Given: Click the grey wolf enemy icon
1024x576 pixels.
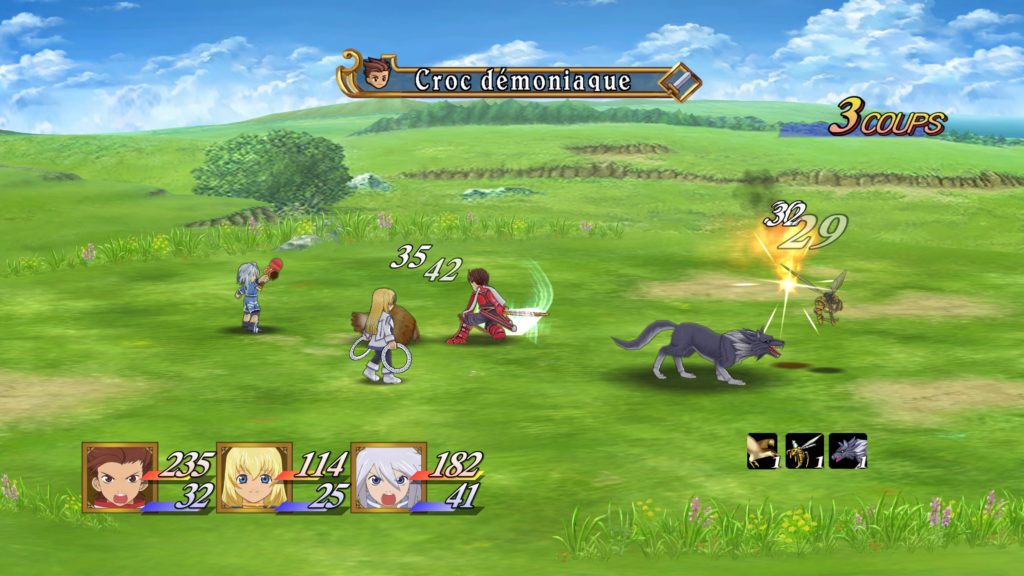Looking at the screenshot, I should [x=847, y=450].
